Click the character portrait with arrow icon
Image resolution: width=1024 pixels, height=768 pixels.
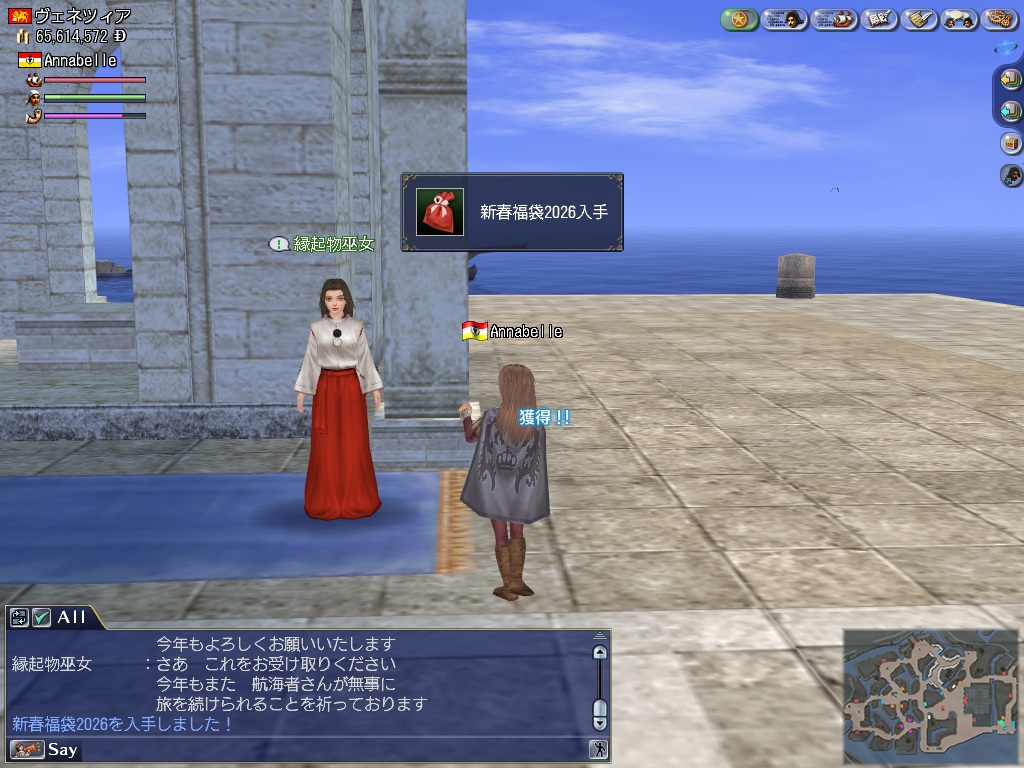click(1010, 176)
